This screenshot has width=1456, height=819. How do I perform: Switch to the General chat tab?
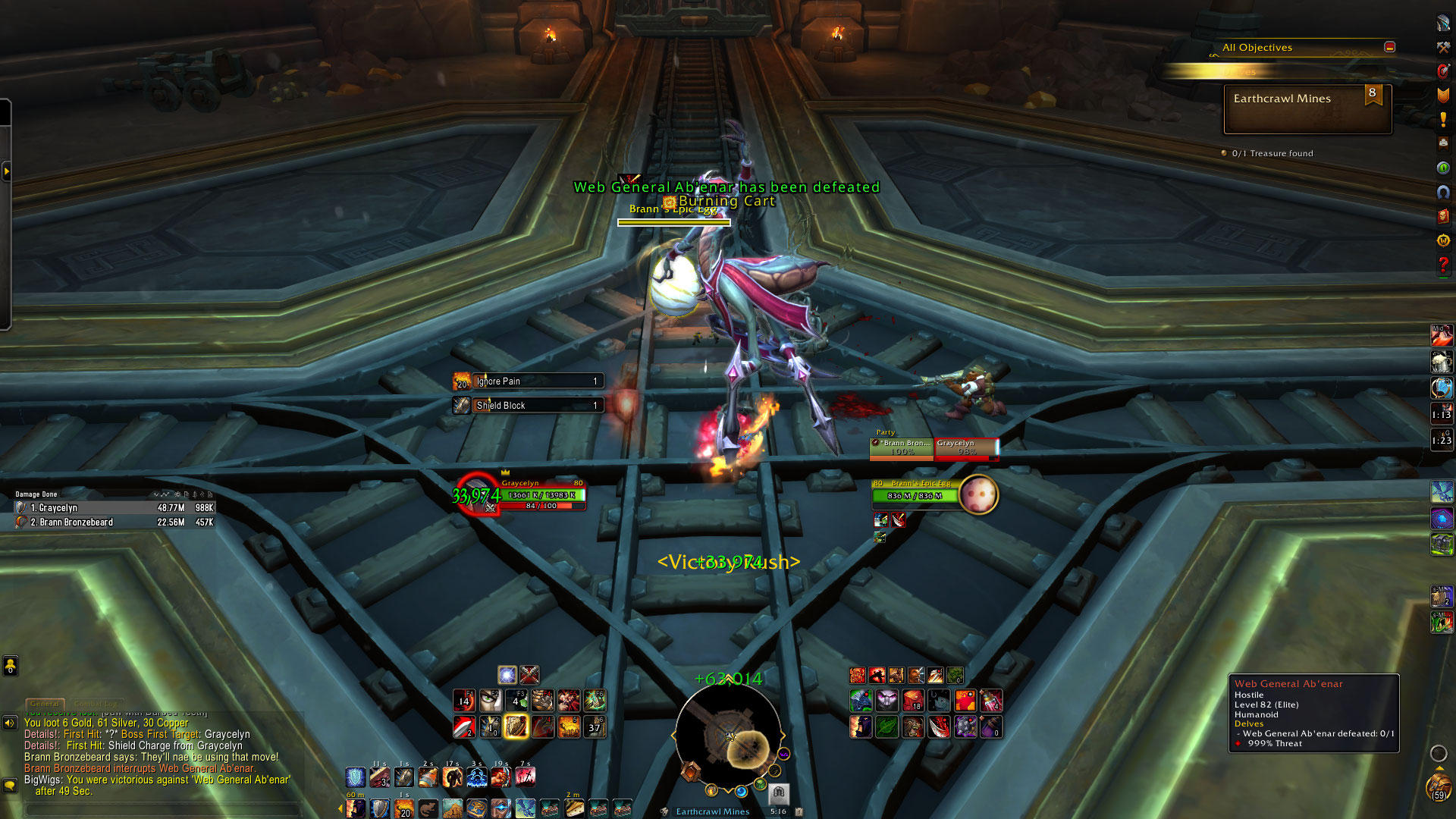click(x=45, y=704)
